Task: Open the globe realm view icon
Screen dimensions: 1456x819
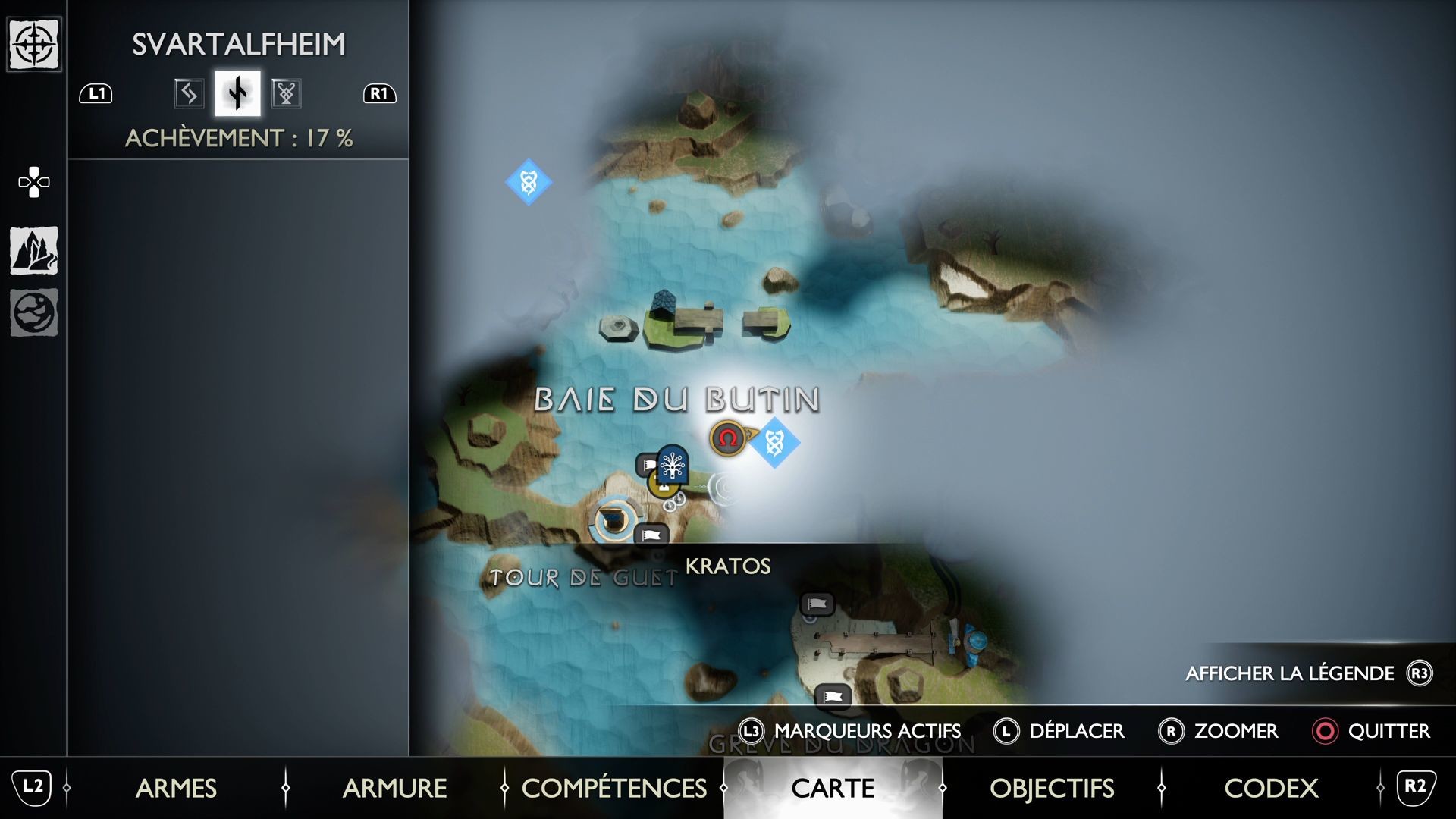Action: point(34,312)
